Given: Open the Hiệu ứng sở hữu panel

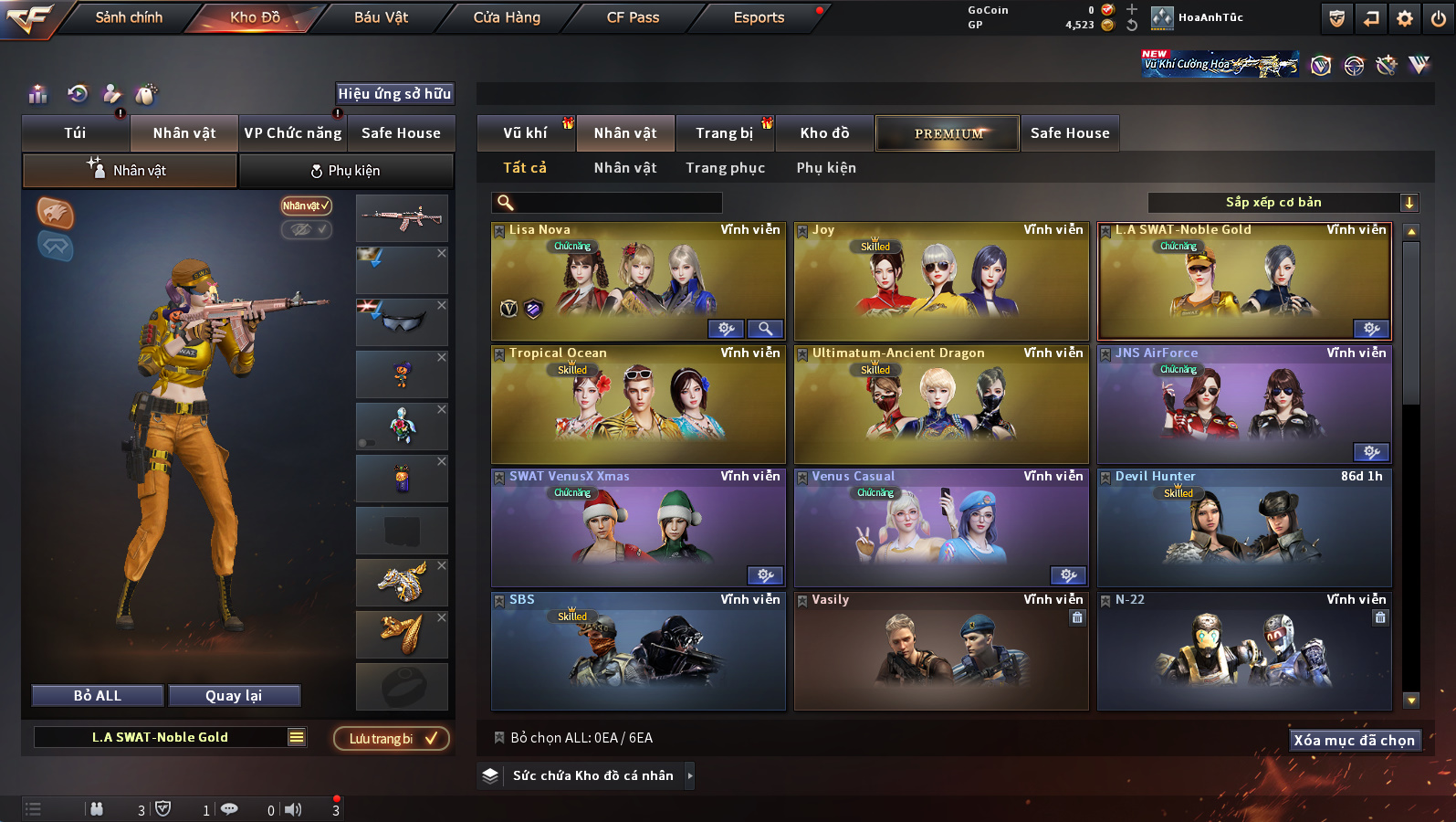Looking at the screenshot, I should (x=394, y=93).
